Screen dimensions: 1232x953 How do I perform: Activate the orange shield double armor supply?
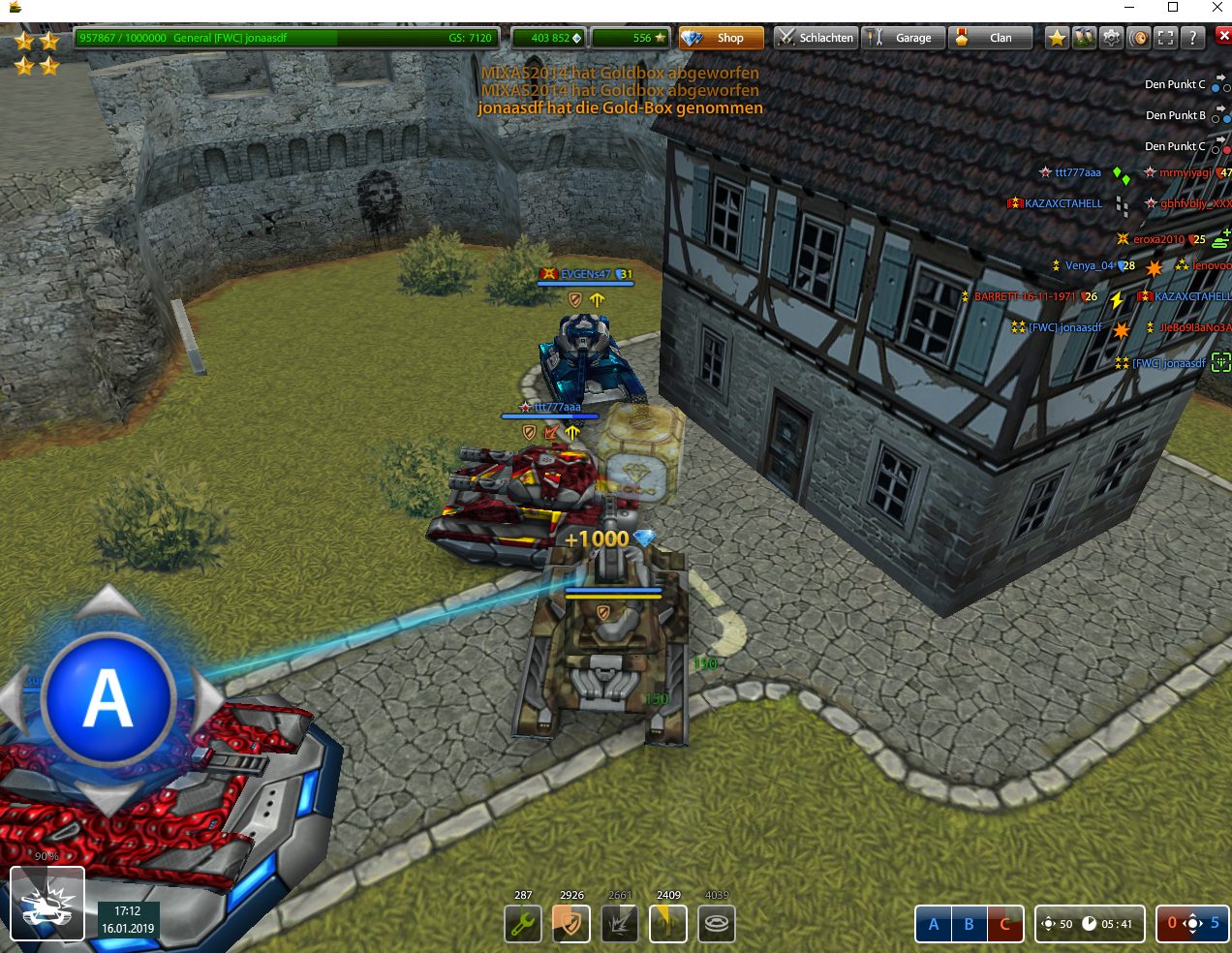(x=571, y=923)
